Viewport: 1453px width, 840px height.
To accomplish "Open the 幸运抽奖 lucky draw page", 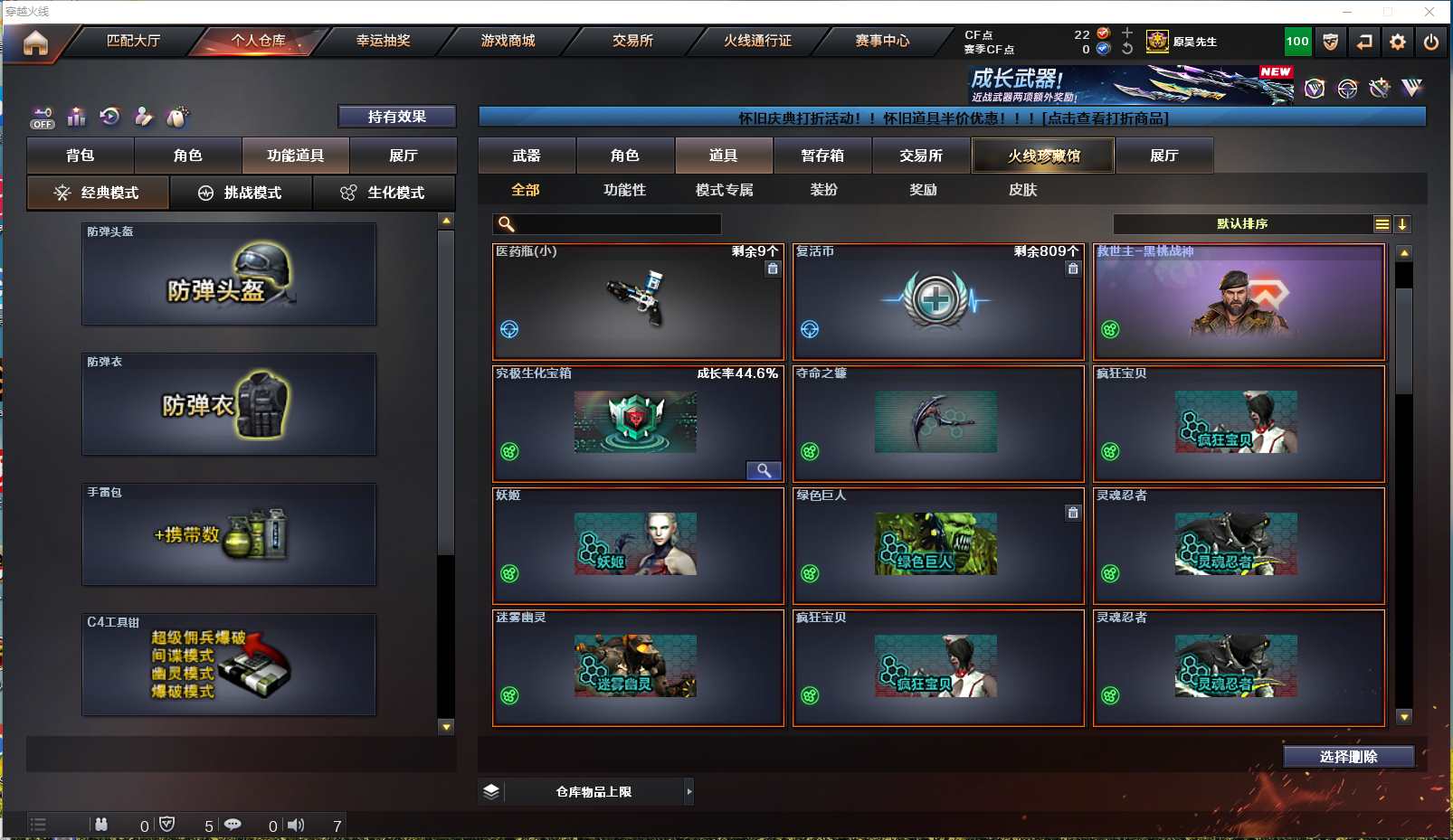I will click(383, 41).
